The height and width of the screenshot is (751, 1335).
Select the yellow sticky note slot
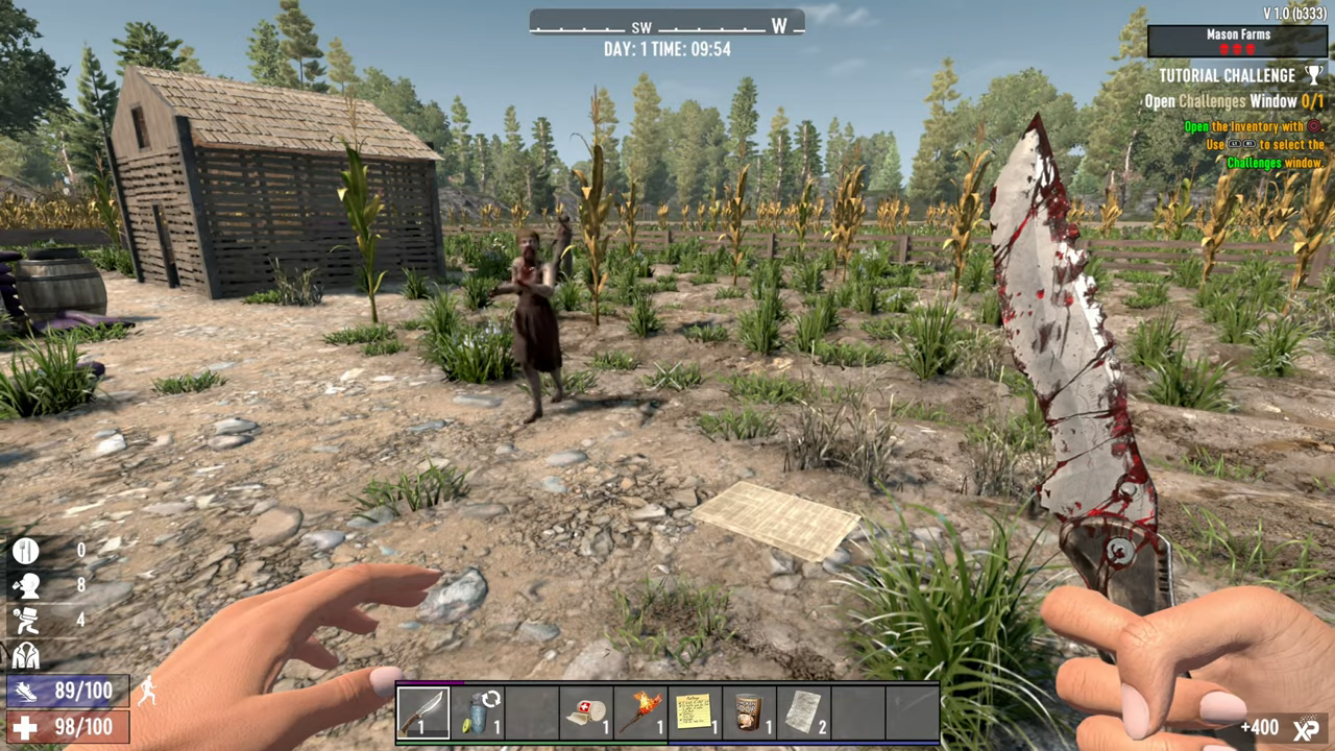694,711
